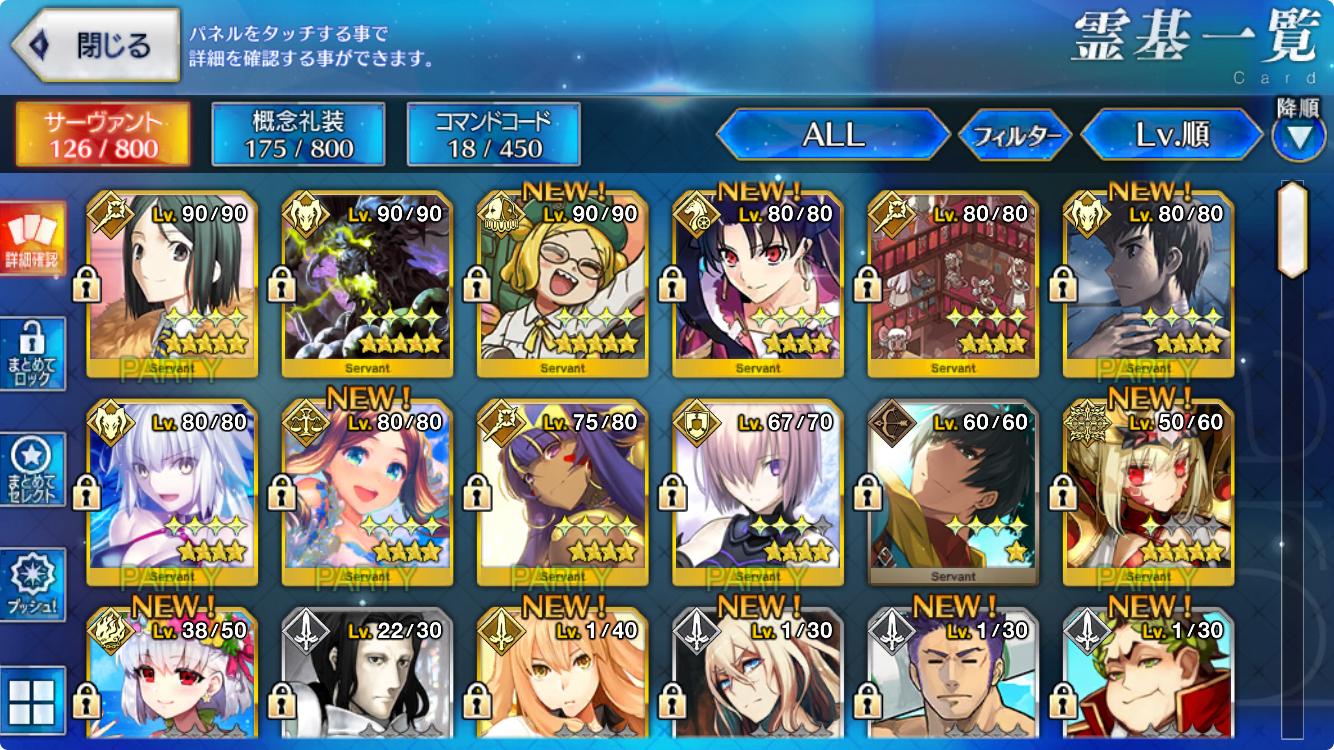
Task: Toggle the grid view layout button
Action: coord(32,700)
